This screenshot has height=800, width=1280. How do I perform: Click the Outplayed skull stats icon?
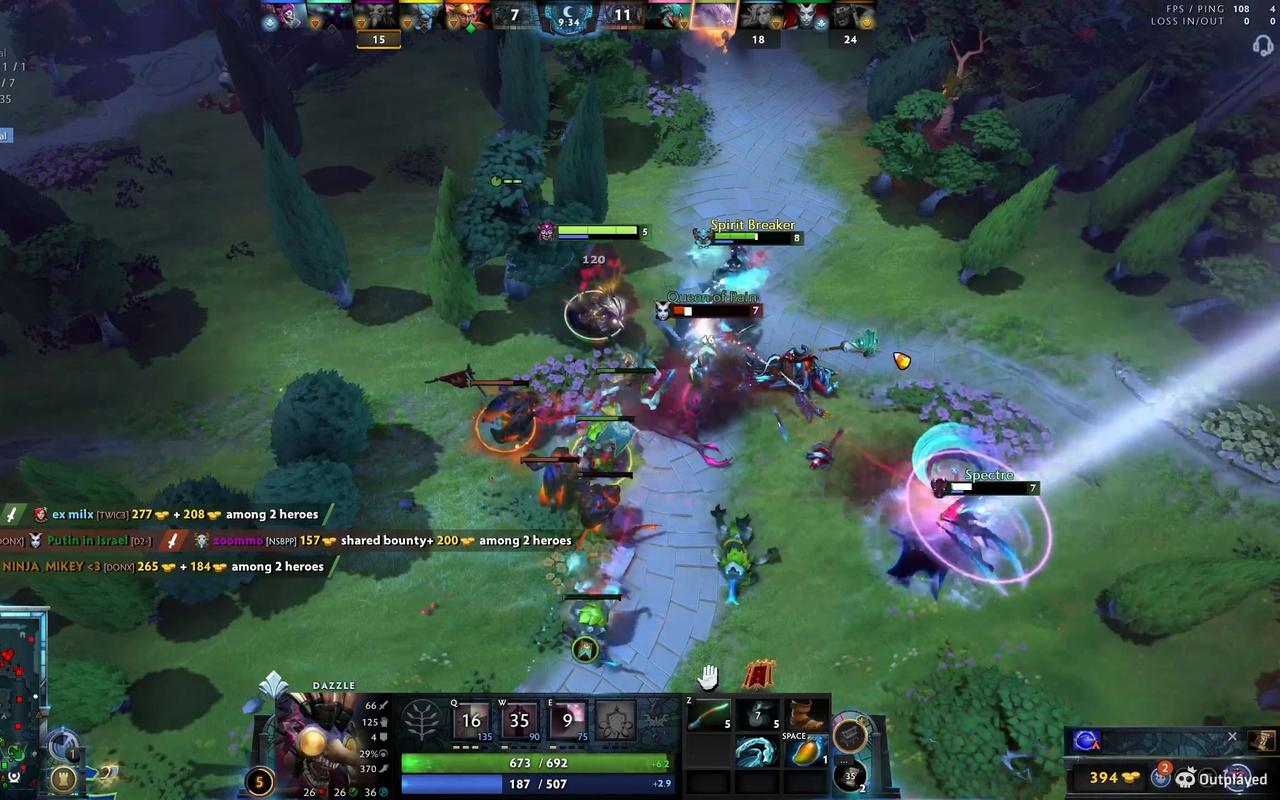coord(1186,778)
